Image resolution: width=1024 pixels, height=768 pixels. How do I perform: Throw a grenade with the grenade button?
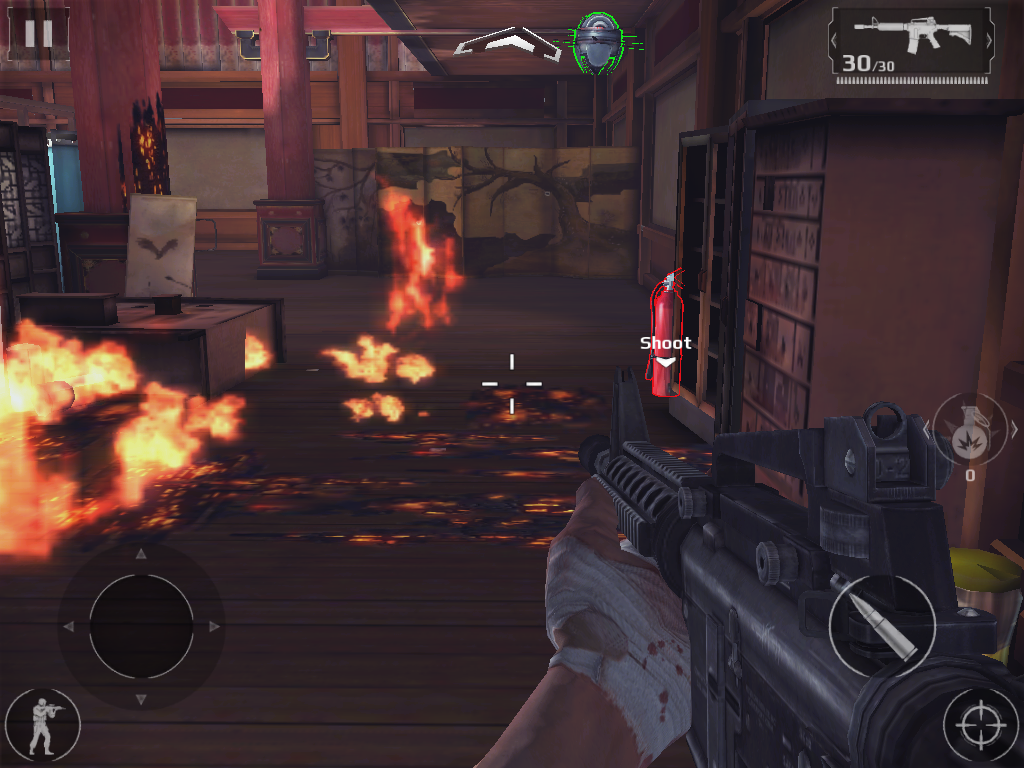point(969,430)
